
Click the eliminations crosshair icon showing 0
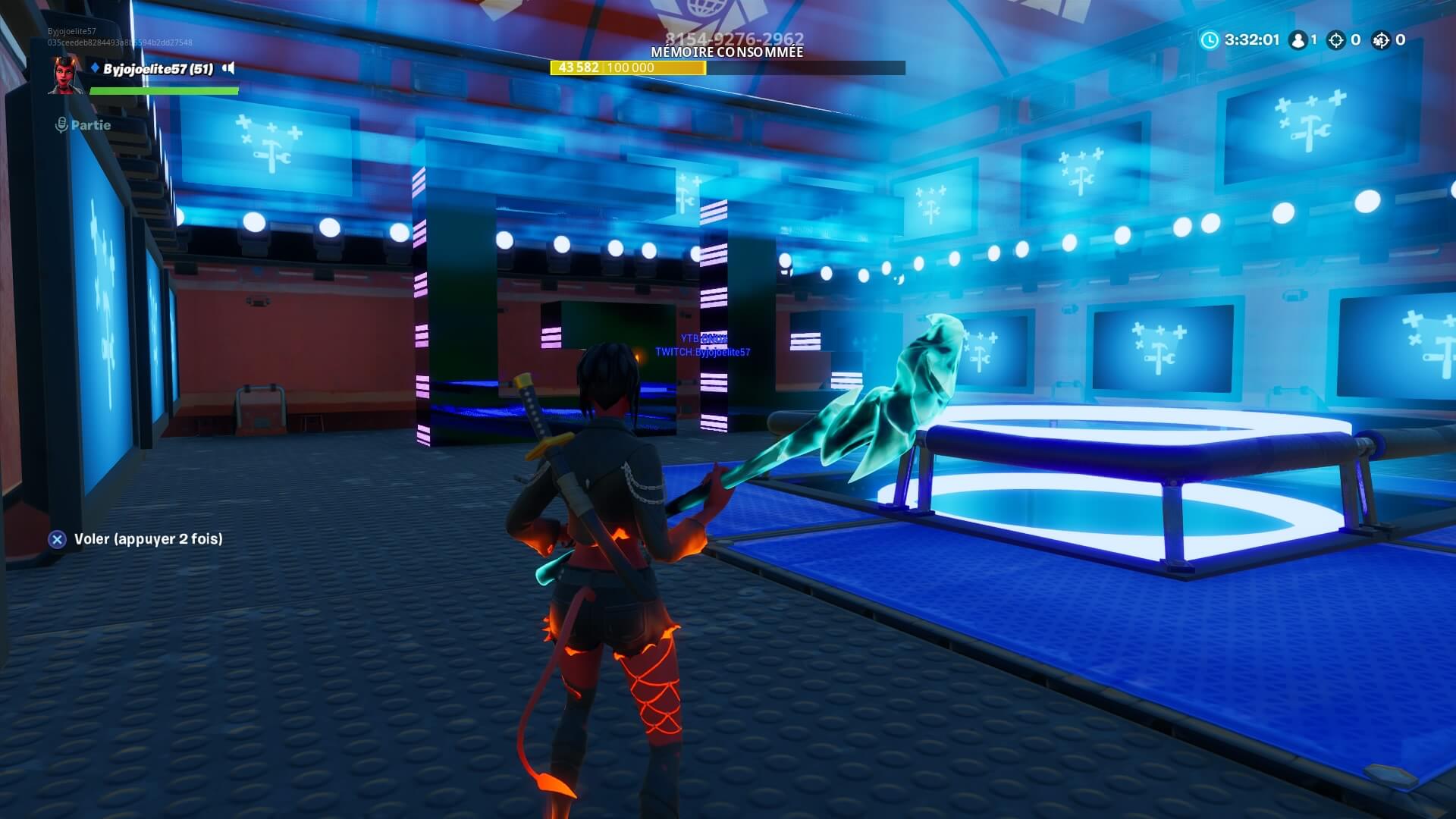tap(1335, 40)
